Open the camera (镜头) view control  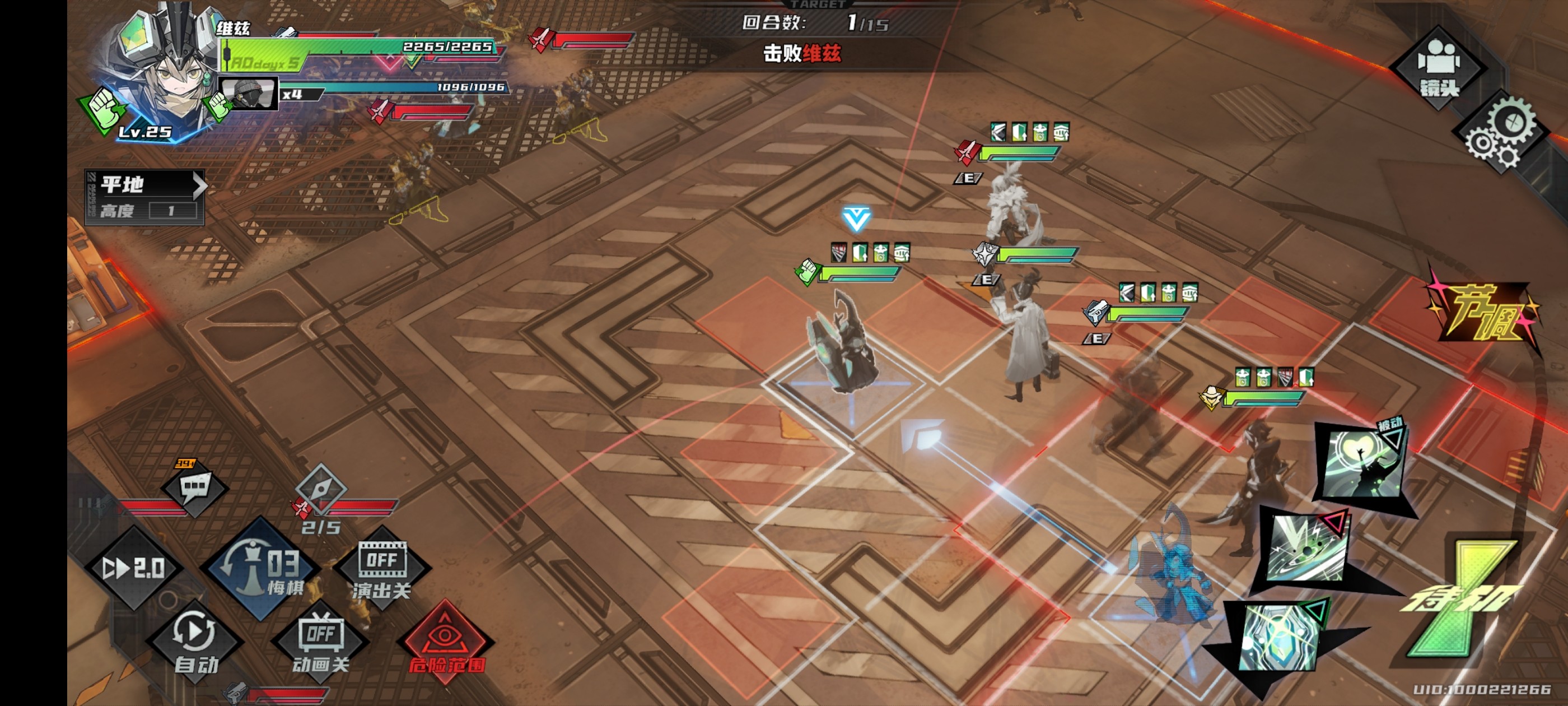point(1438,68)
